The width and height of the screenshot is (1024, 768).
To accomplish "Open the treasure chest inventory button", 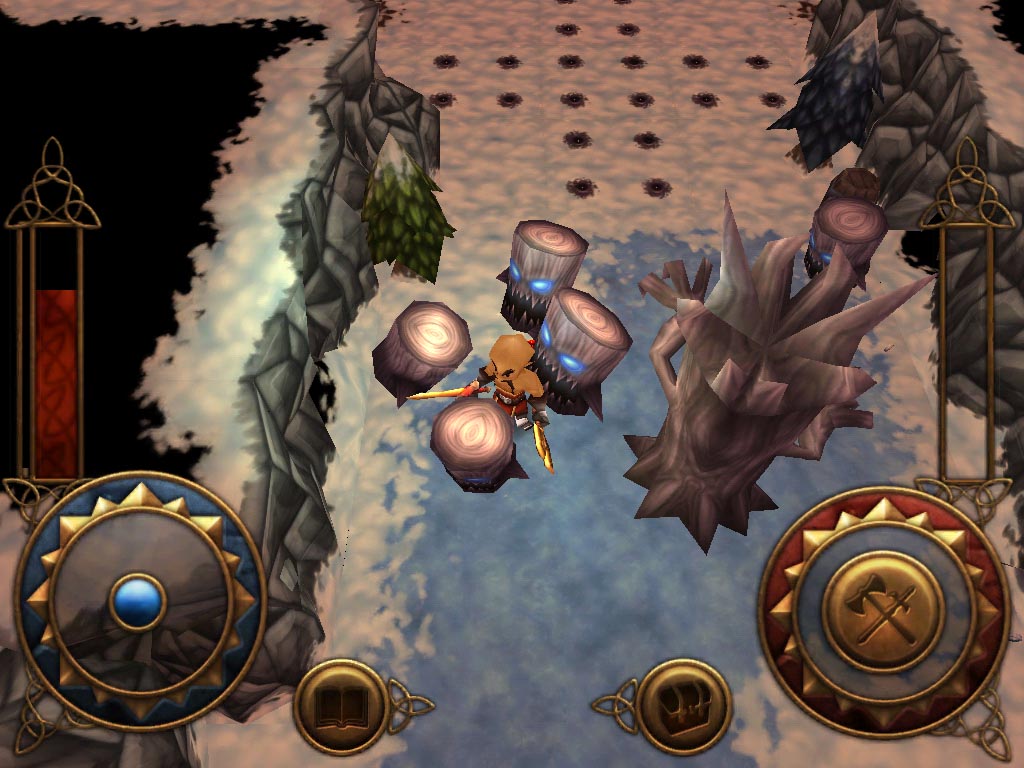I will click(685, 706).
